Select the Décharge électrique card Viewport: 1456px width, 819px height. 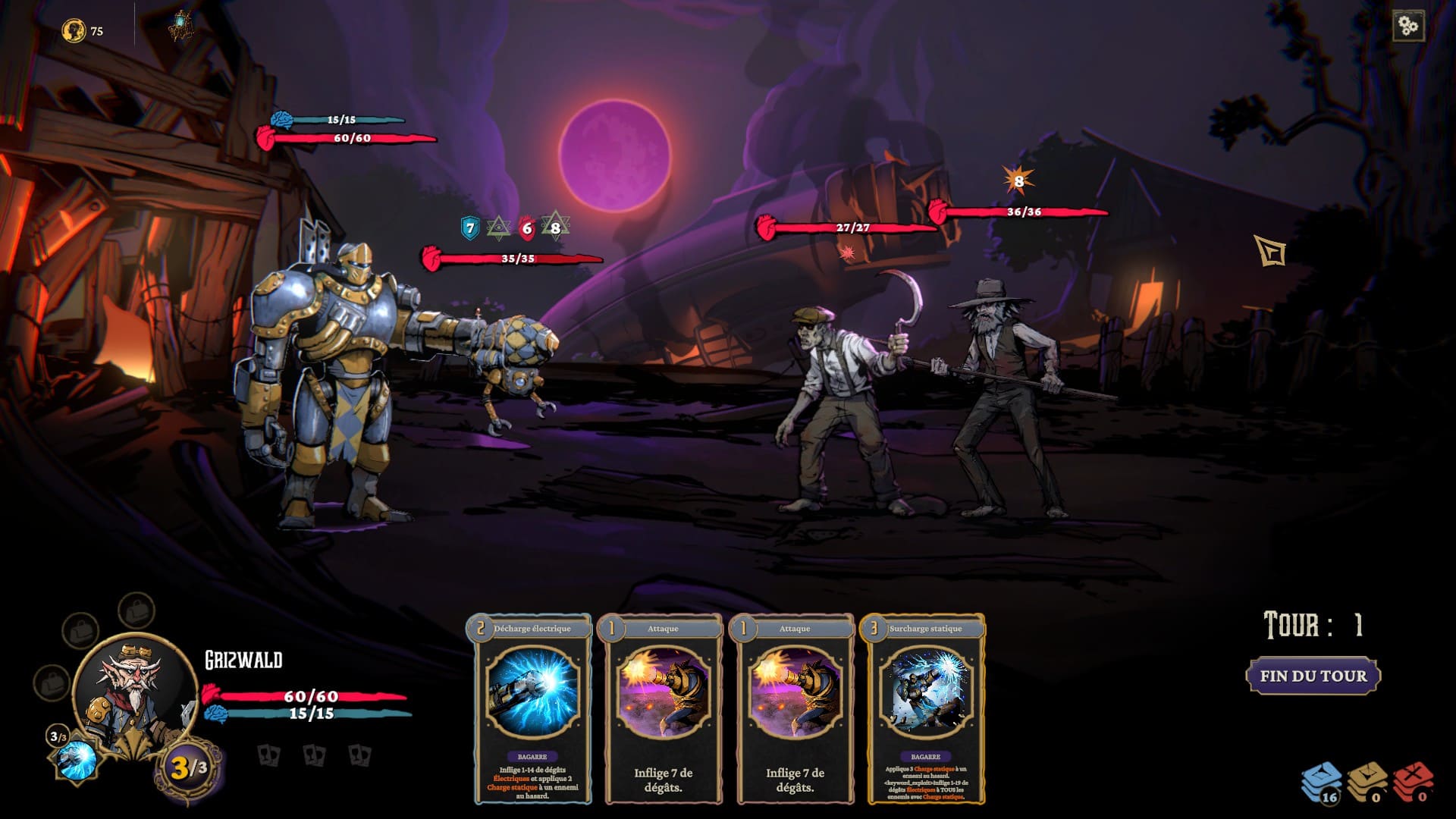pos(532,708)
